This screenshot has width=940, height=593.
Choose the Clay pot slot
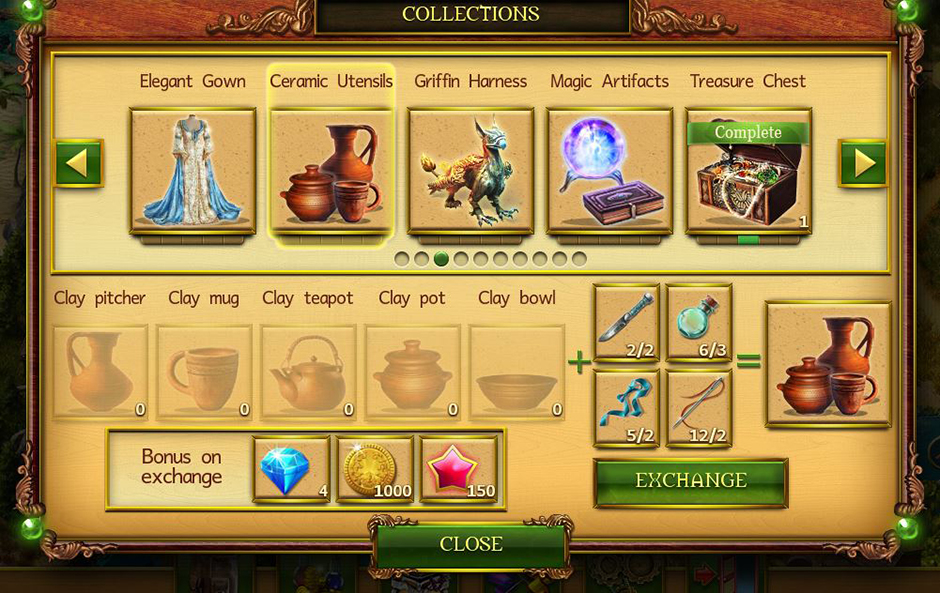pos(412,371)
